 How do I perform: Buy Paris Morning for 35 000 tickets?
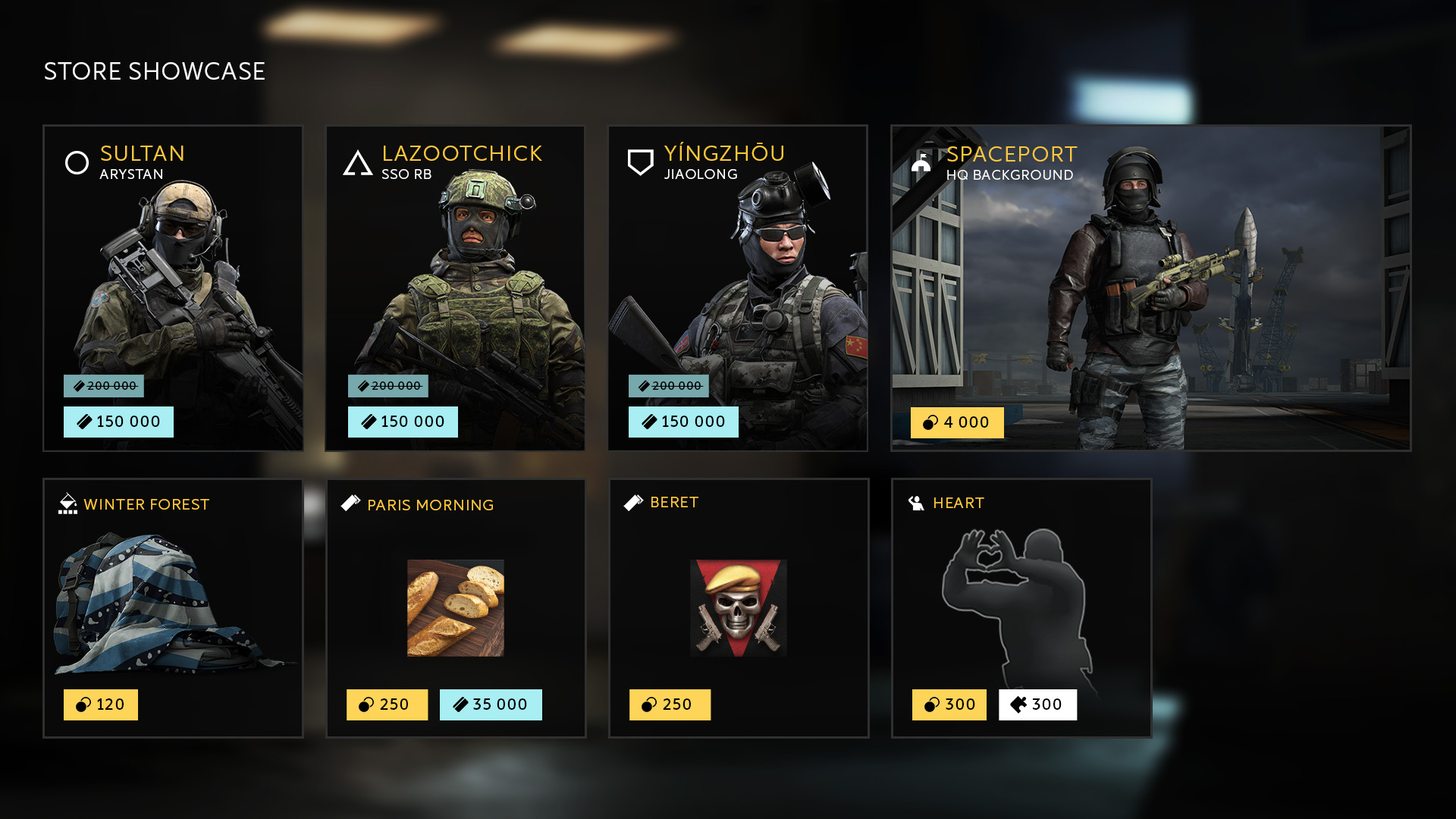pos(491,704)
